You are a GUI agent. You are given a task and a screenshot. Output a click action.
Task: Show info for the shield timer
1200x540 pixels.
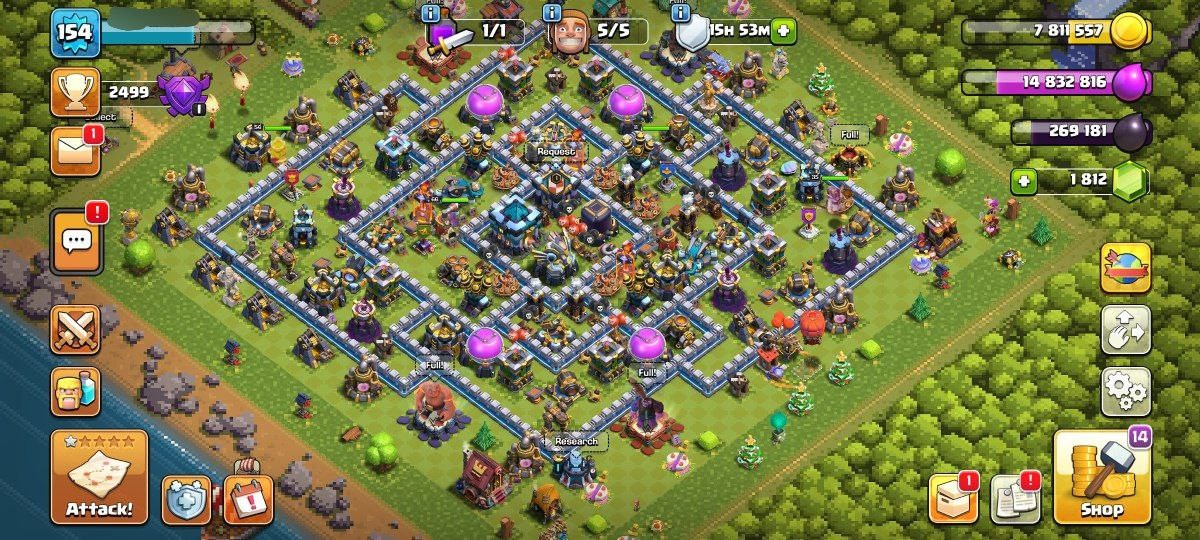(x=680, y=13)
